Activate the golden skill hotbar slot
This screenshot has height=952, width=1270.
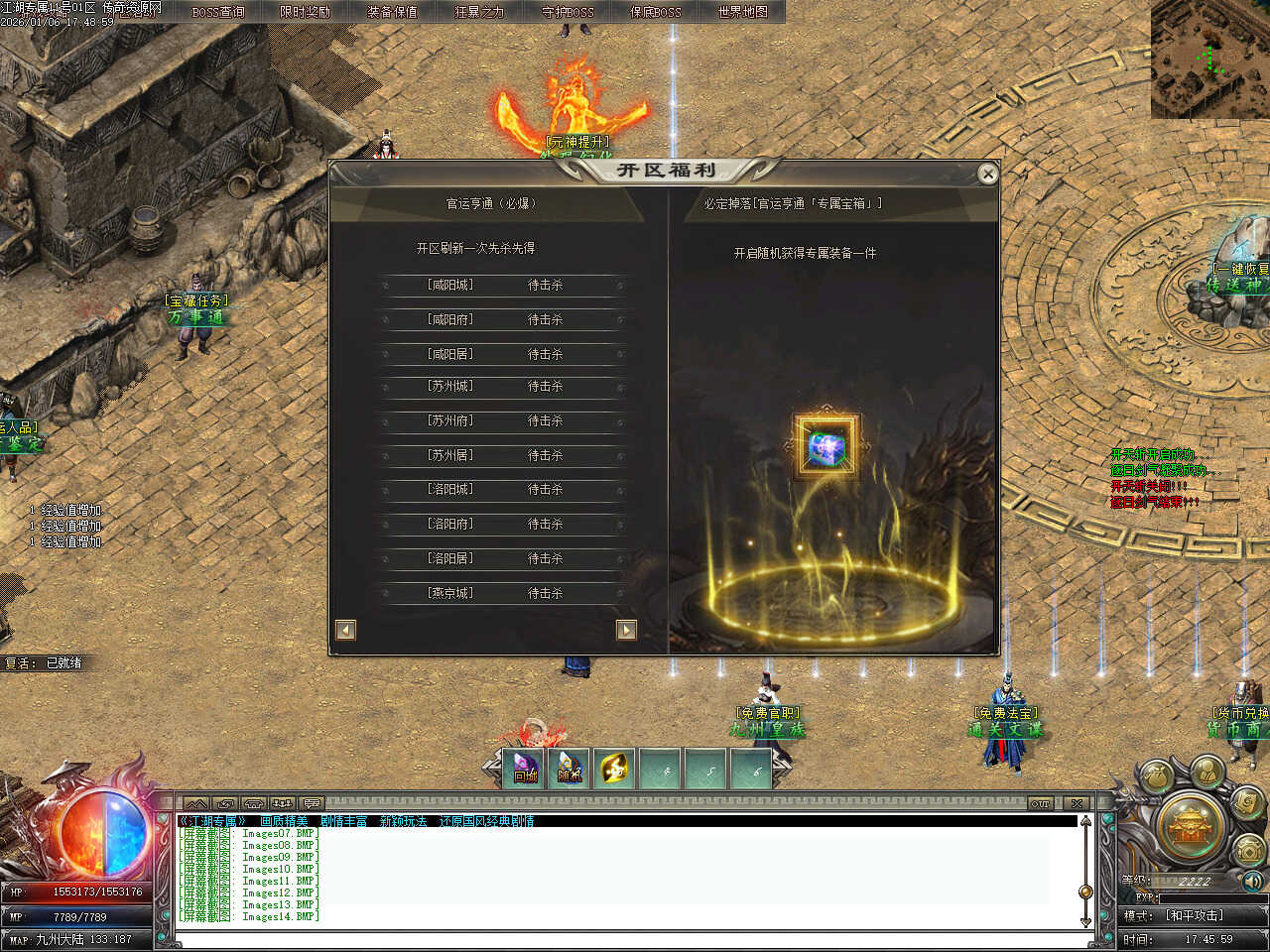[615, 769]
